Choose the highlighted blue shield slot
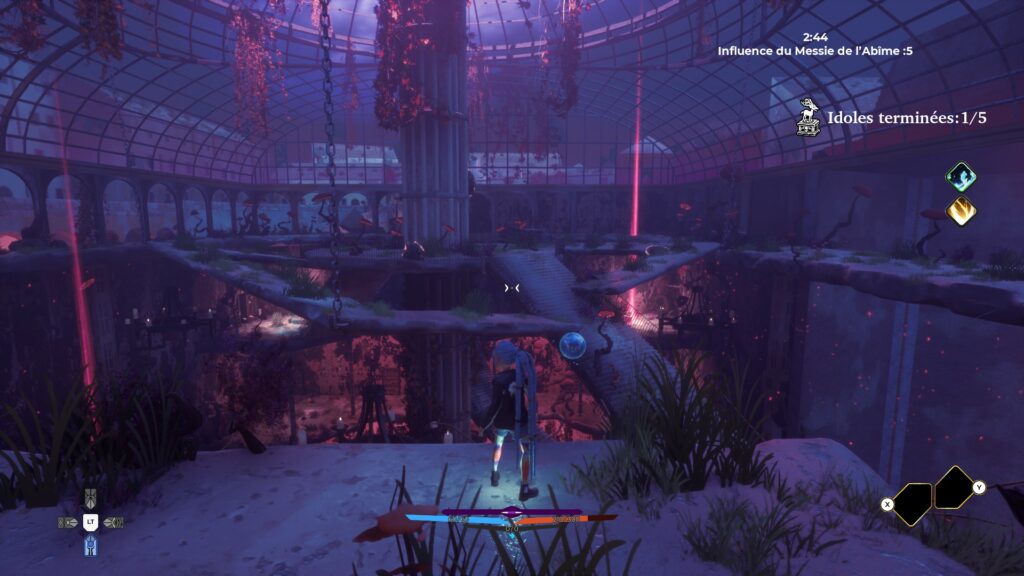This screenshot has width=1024, height=576. (90, 546)
